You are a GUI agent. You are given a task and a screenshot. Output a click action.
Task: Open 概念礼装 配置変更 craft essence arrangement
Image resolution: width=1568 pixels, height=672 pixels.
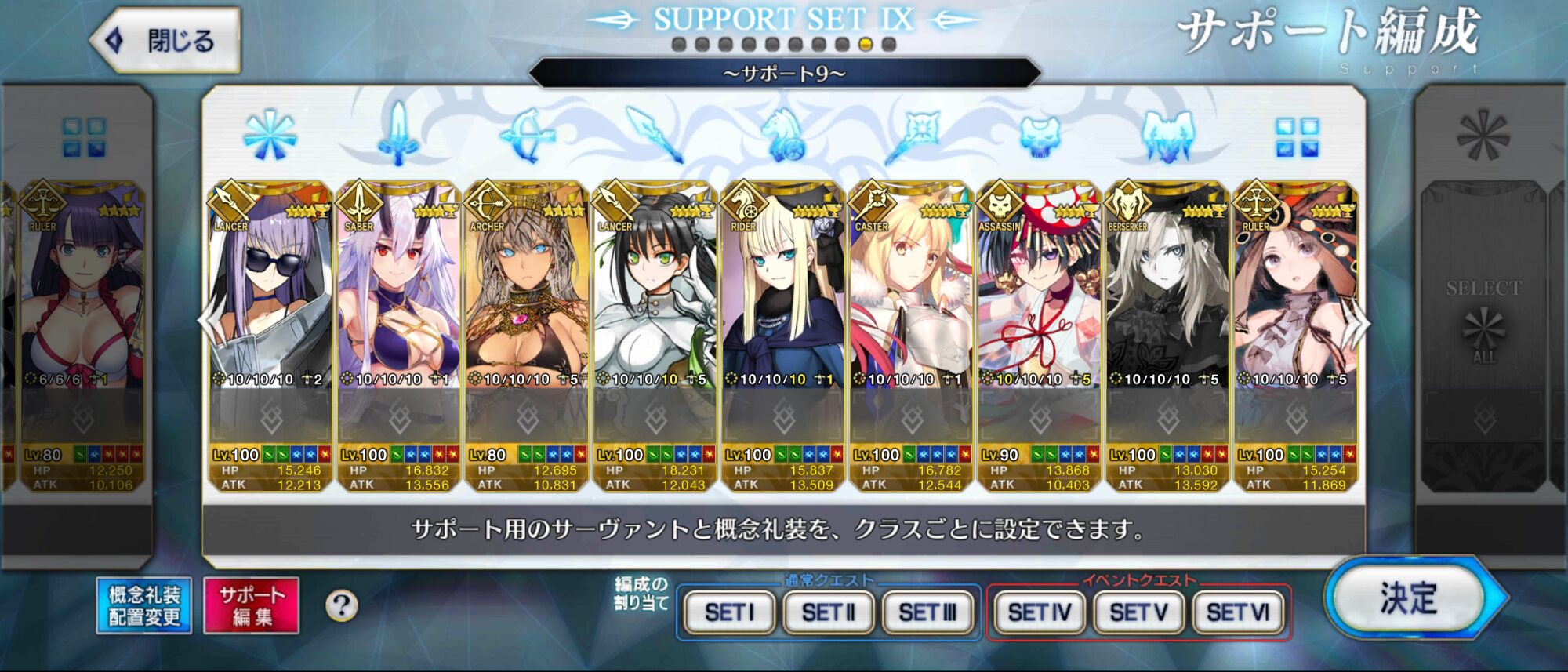[144, 606]
